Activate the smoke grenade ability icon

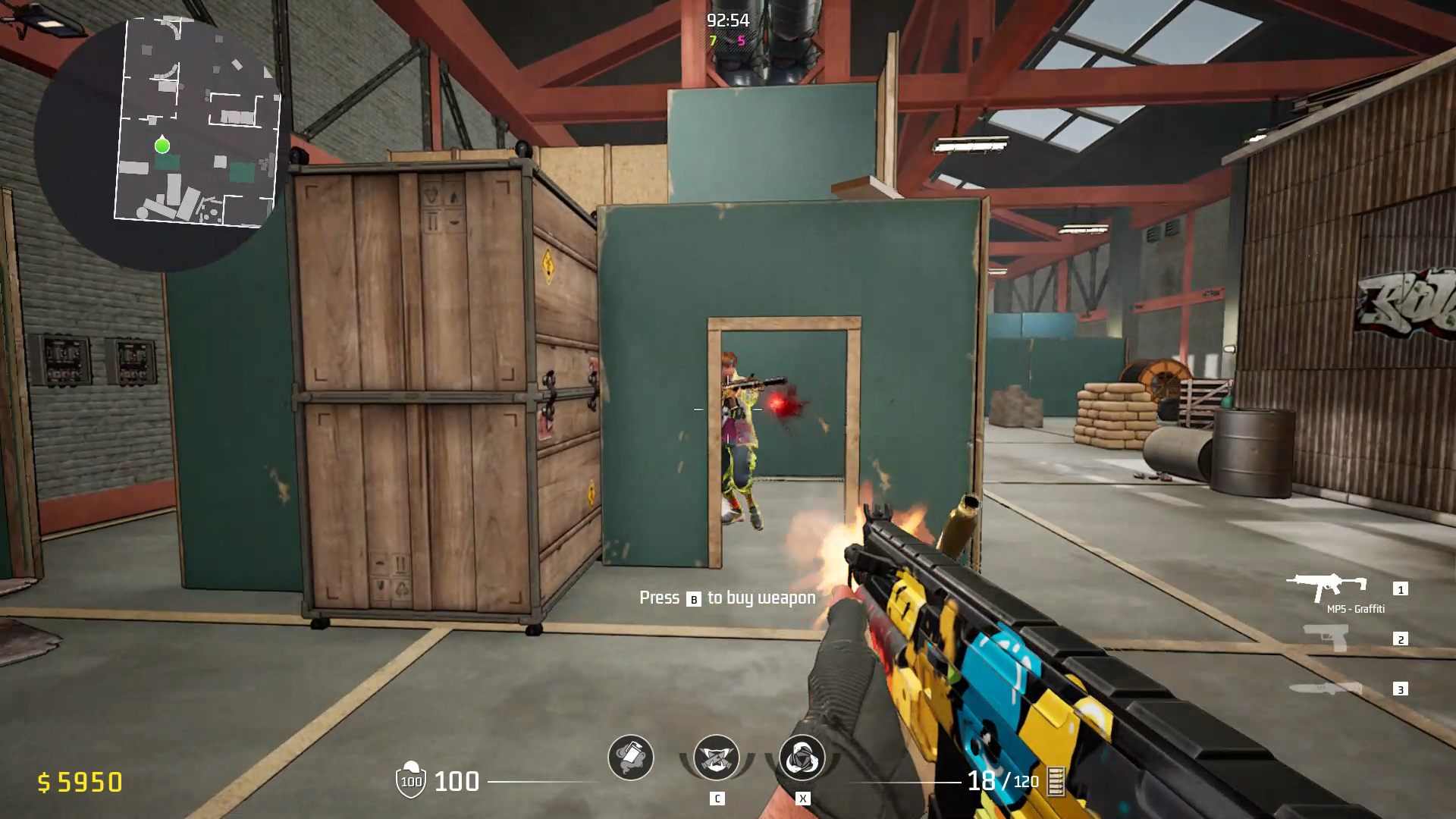click(x=630, y=758)
